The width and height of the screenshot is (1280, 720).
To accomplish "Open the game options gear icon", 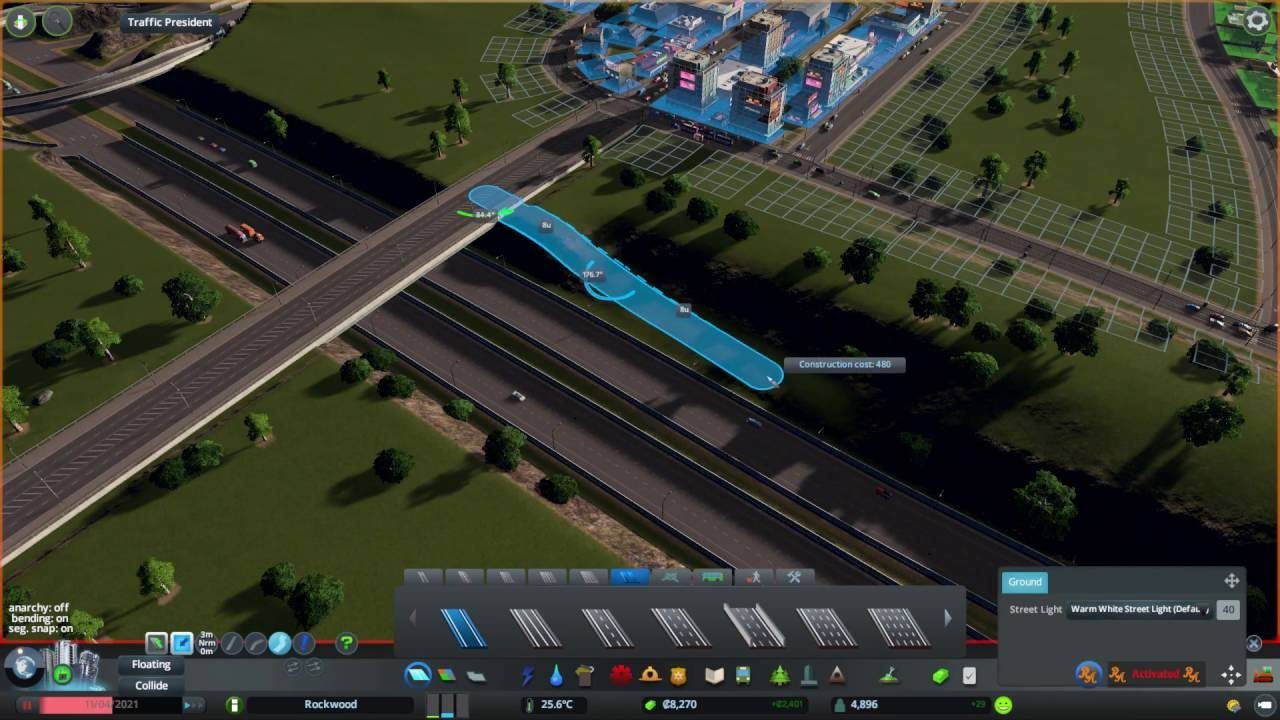I will coord(1256,18).
